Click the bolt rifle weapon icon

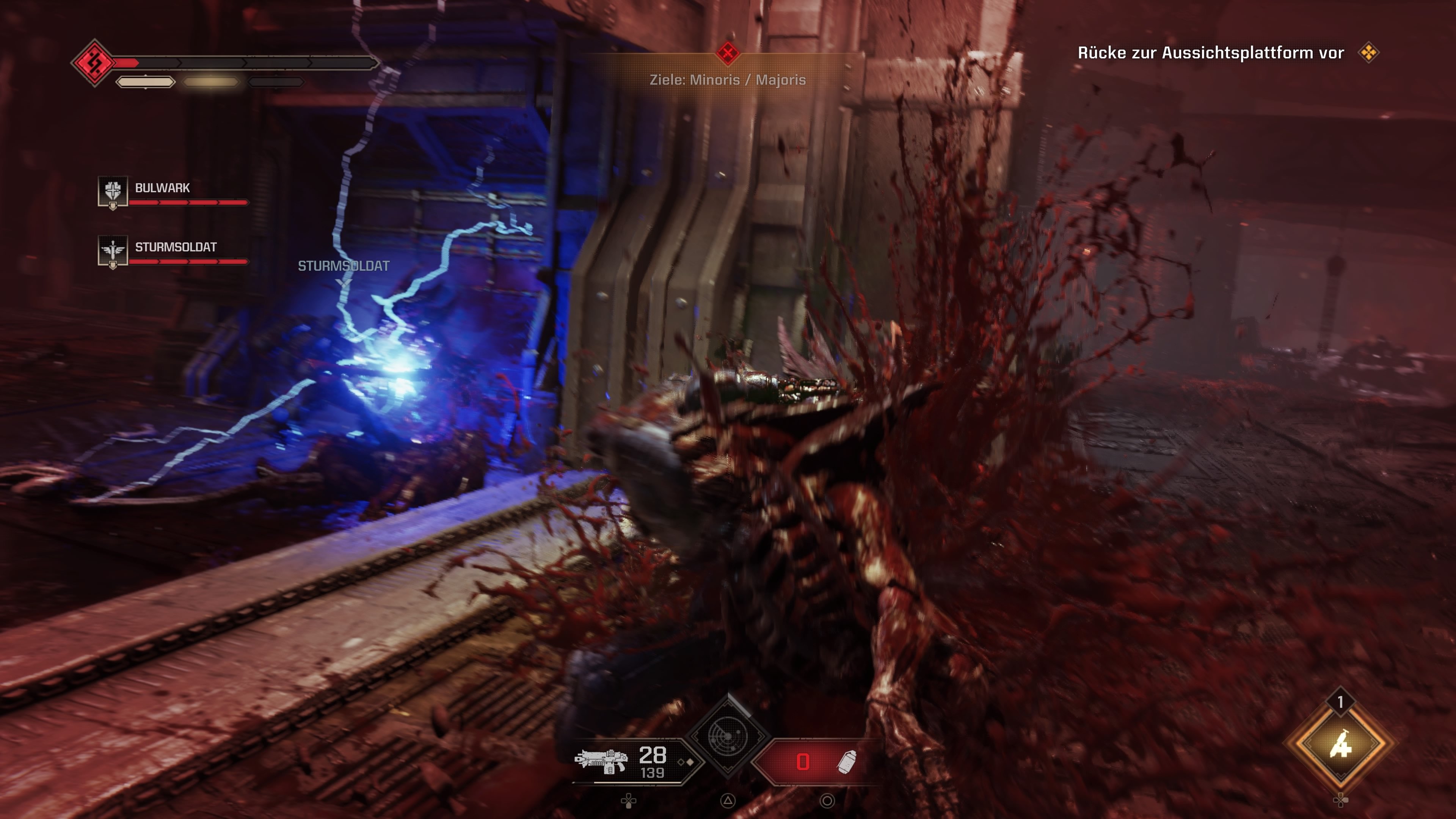pos(601,761)
